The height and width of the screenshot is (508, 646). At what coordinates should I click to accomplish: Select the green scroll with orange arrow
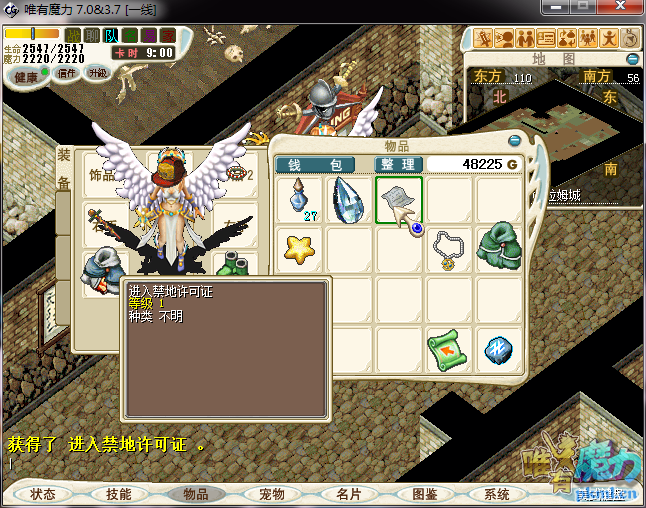click(449, 349)
